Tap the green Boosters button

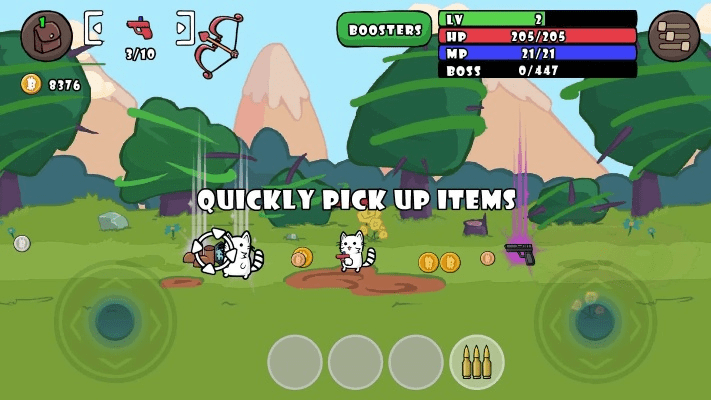(385, 30)
